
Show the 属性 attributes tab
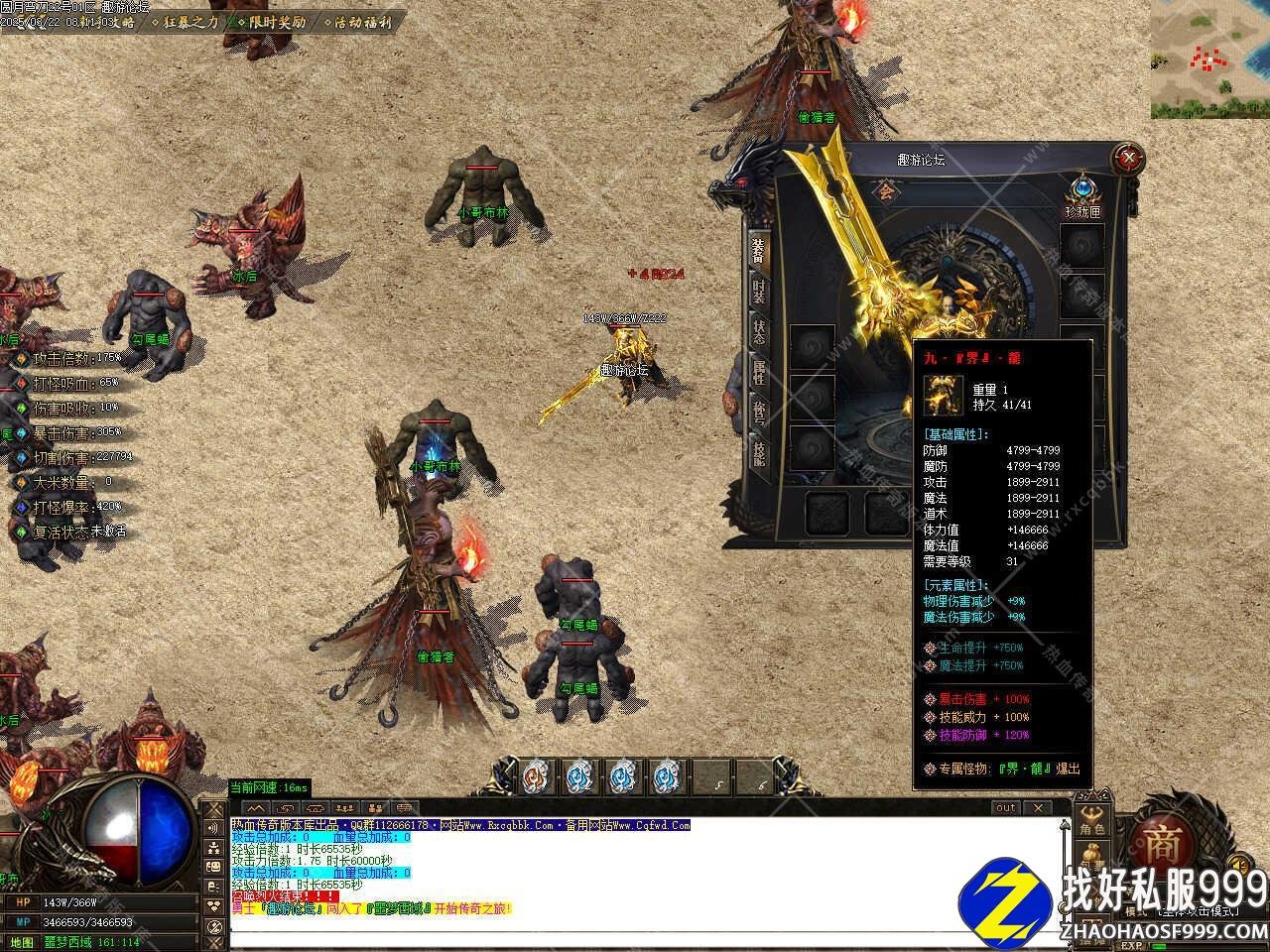point(759,373)
